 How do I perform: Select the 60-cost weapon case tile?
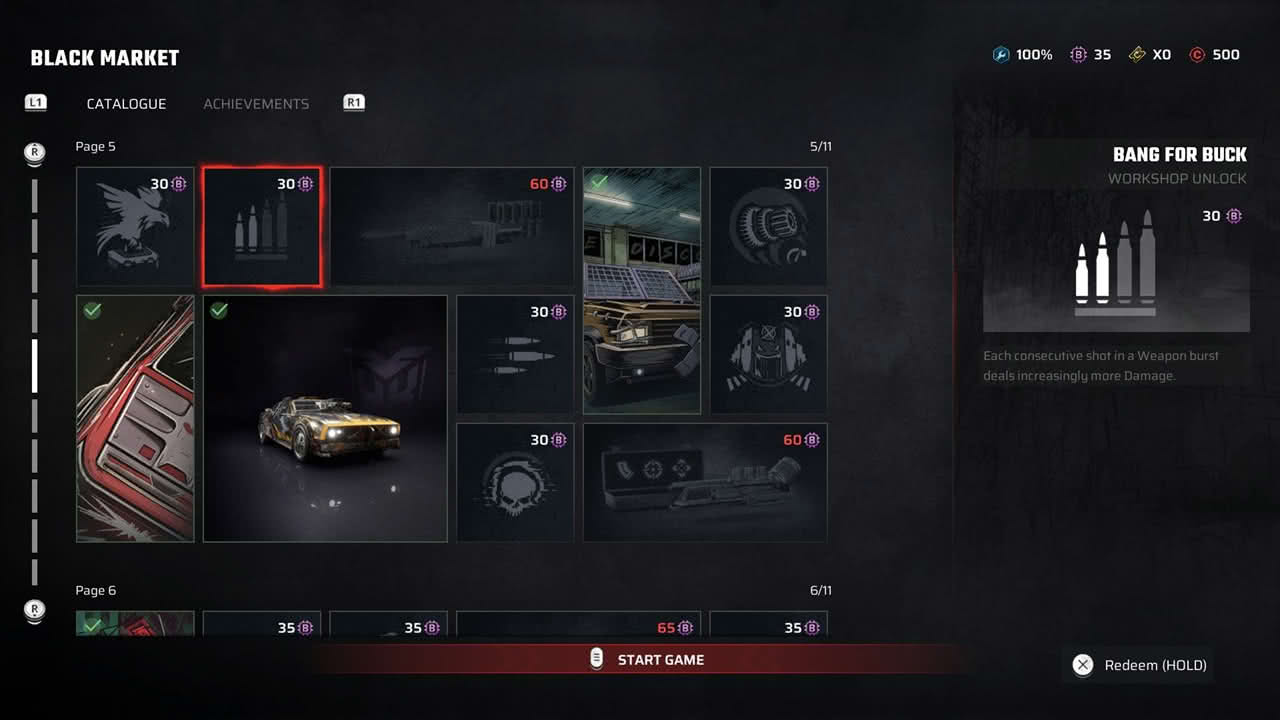pyautogui.click(x=705, y=482)
